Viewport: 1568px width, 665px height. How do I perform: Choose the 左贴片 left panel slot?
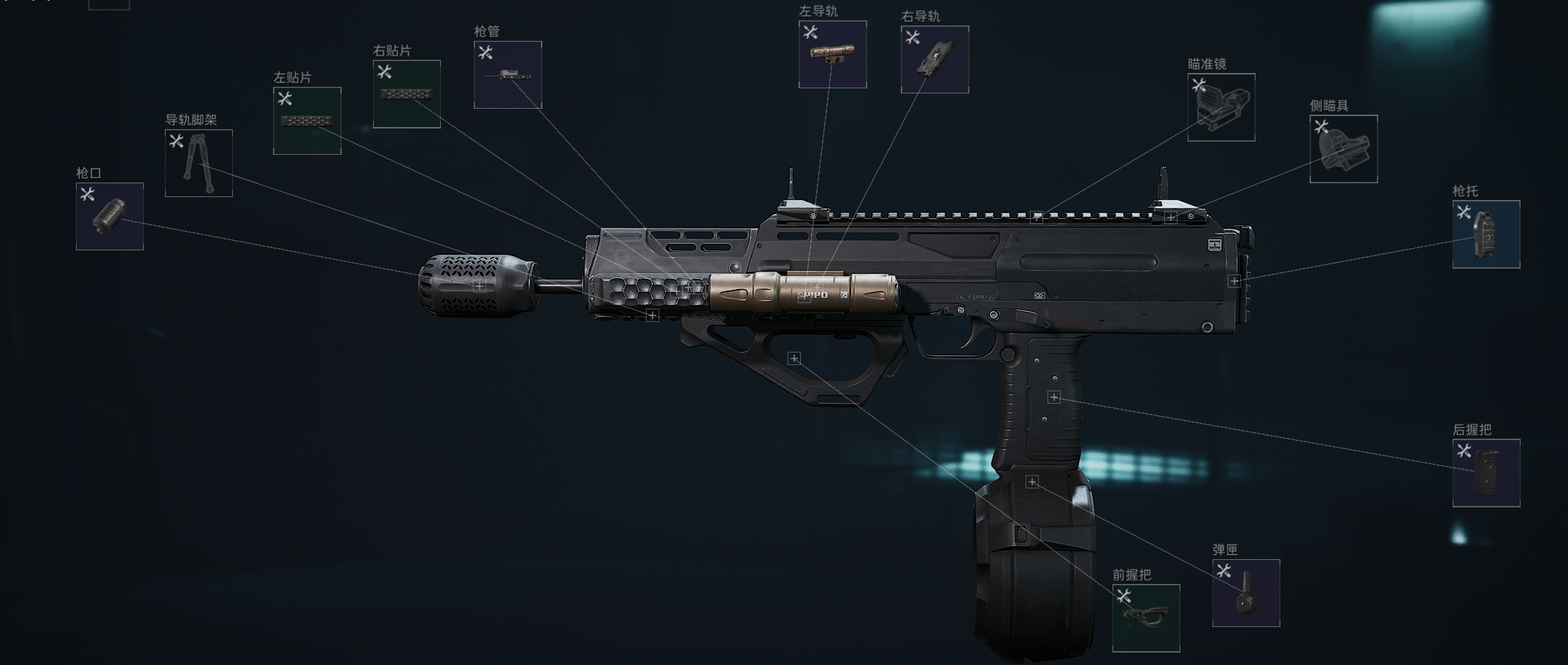307,120
